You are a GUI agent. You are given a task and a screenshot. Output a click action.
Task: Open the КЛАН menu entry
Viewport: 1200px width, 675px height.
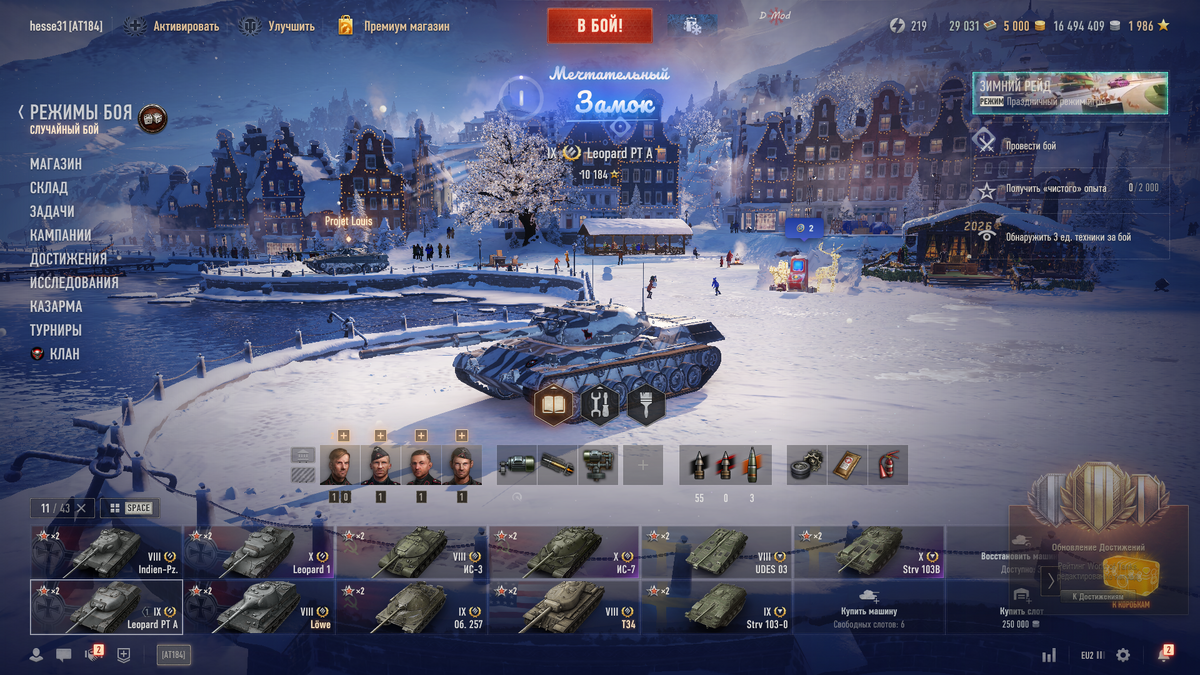pyautogui.click(x=64, y=354)
